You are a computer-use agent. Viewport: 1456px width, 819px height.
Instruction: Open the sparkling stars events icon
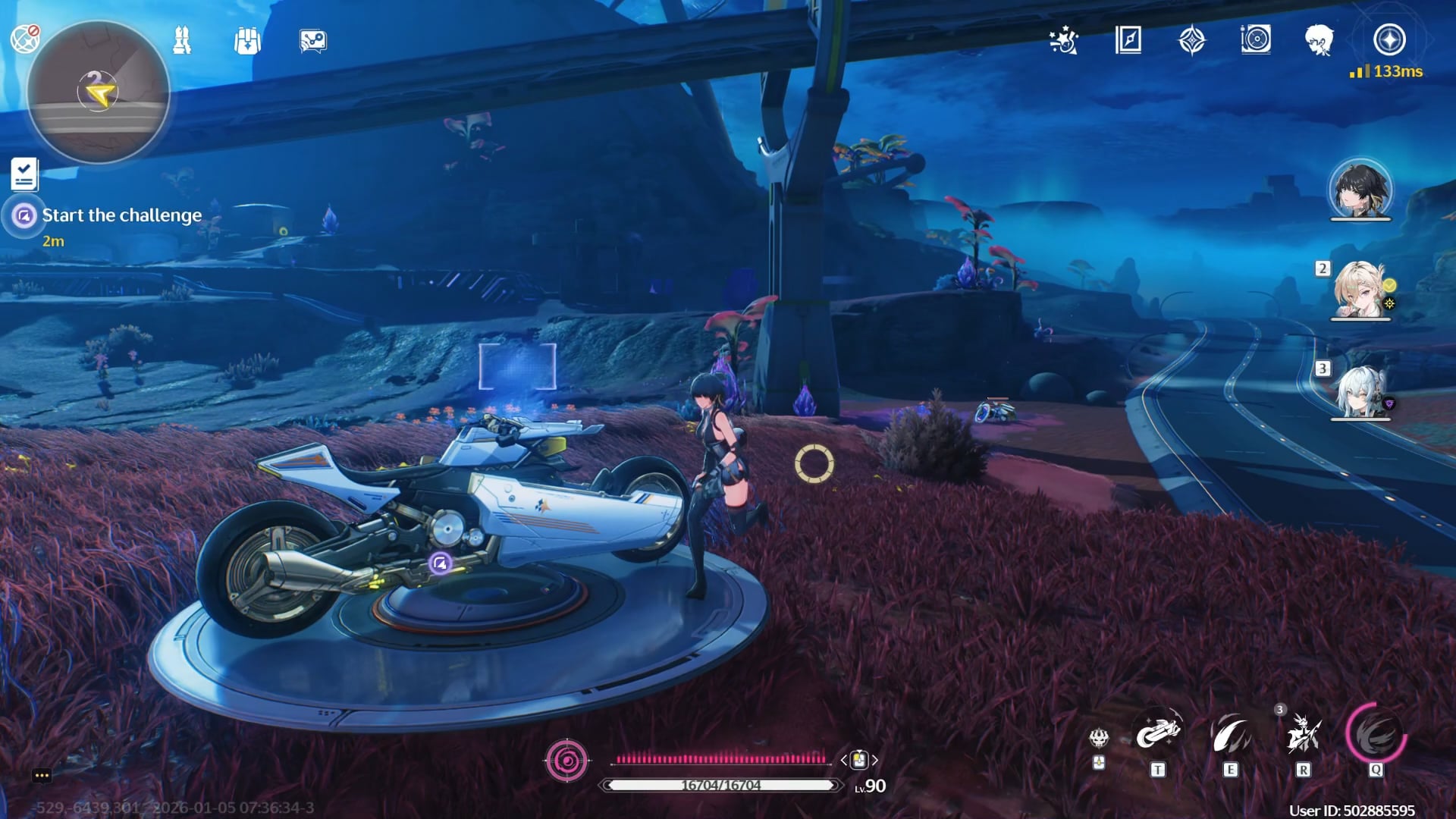[1064, 40]
